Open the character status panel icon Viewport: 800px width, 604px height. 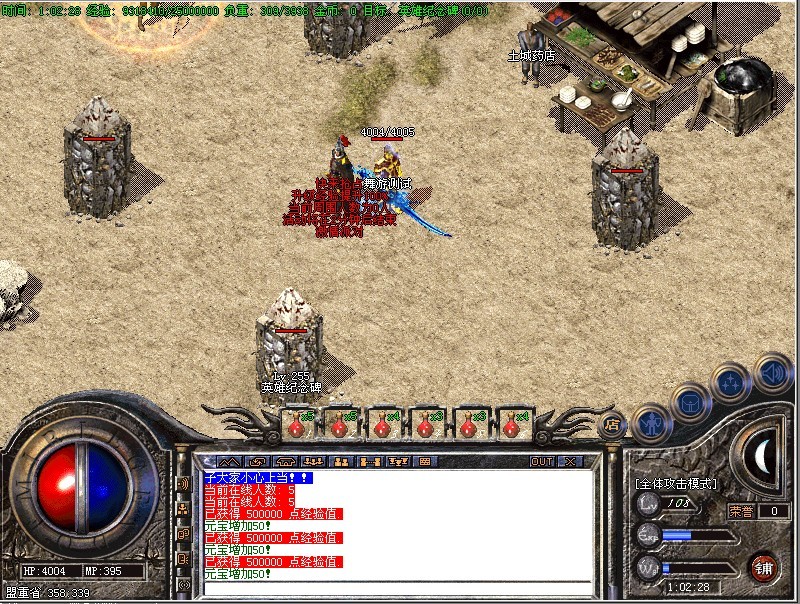pyautogui.click(x=652, y=423)
